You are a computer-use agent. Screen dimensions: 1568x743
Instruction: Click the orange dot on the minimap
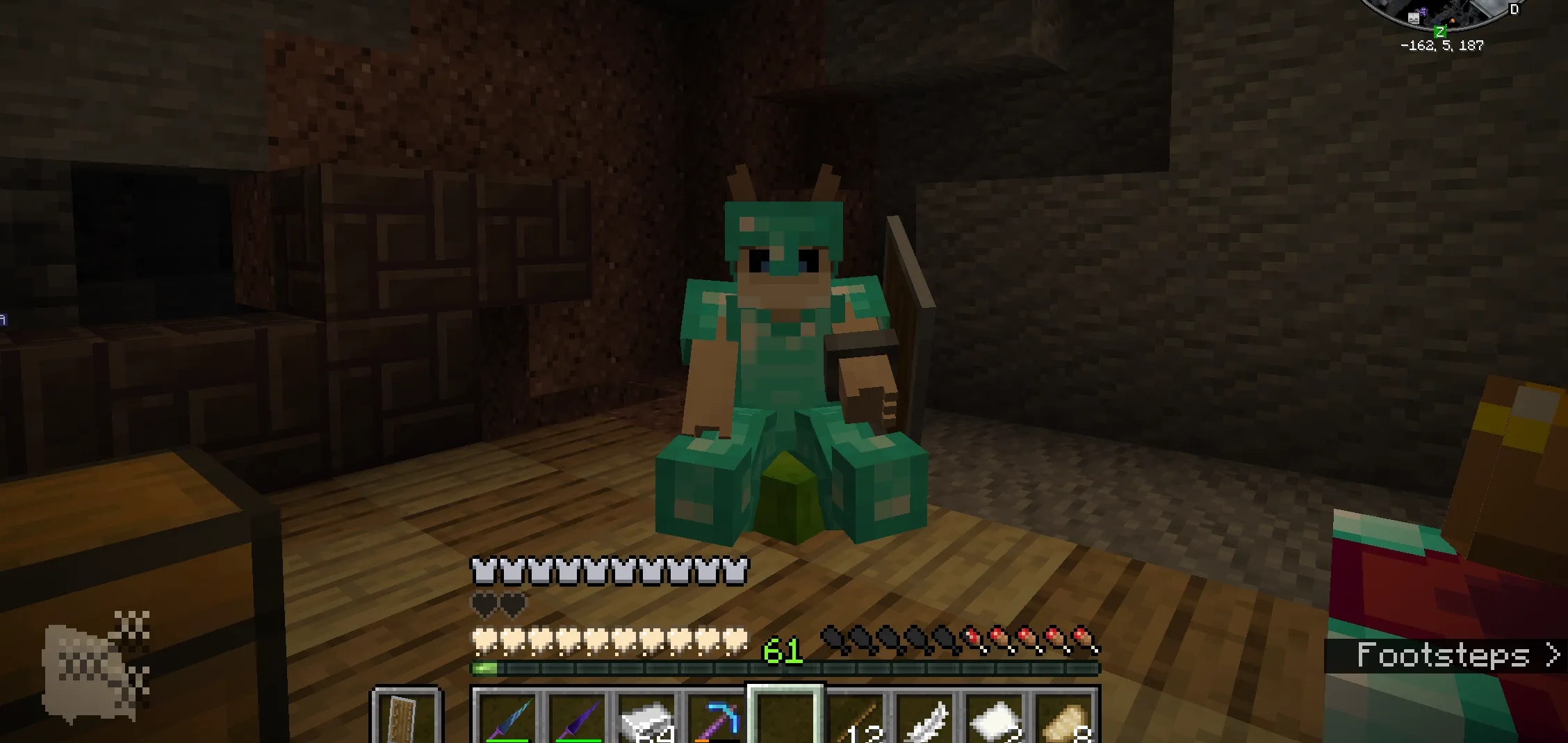(1453, 20)
